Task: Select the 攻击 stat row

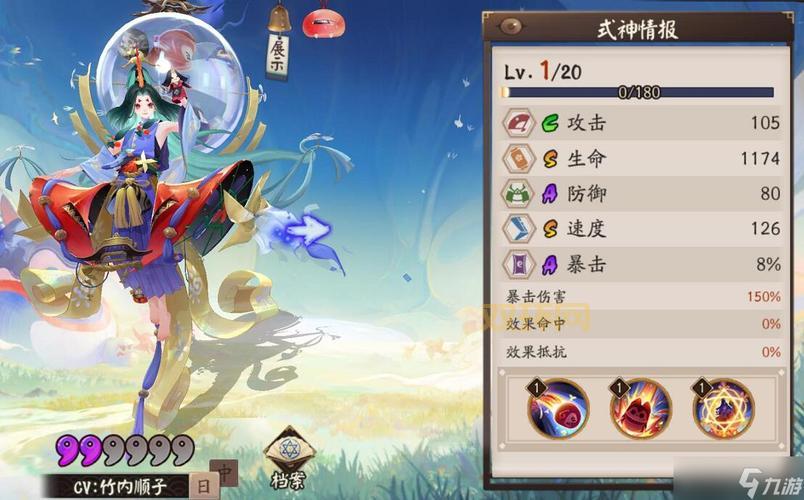Action: pos(642,123)
